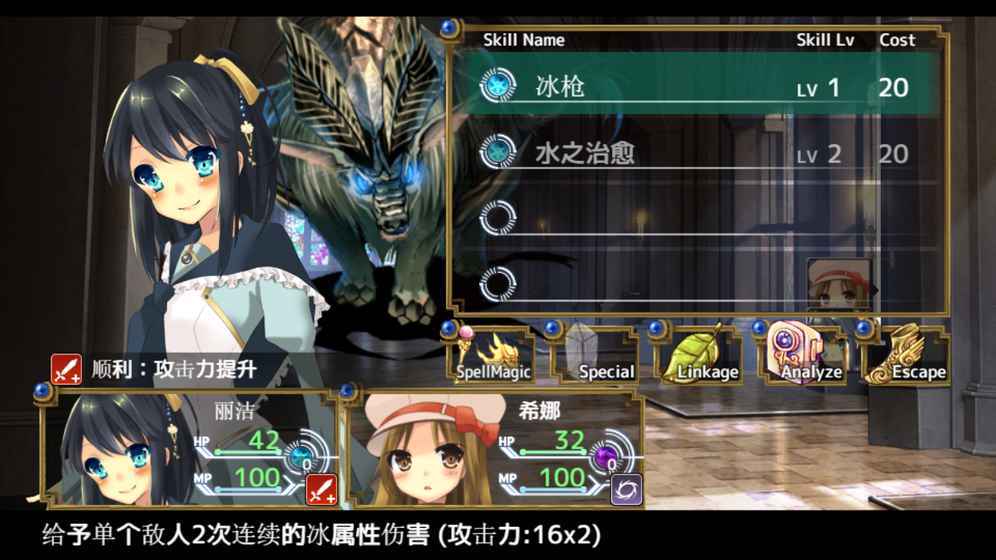Select 丽洁's character status panel

coord(190,450)
